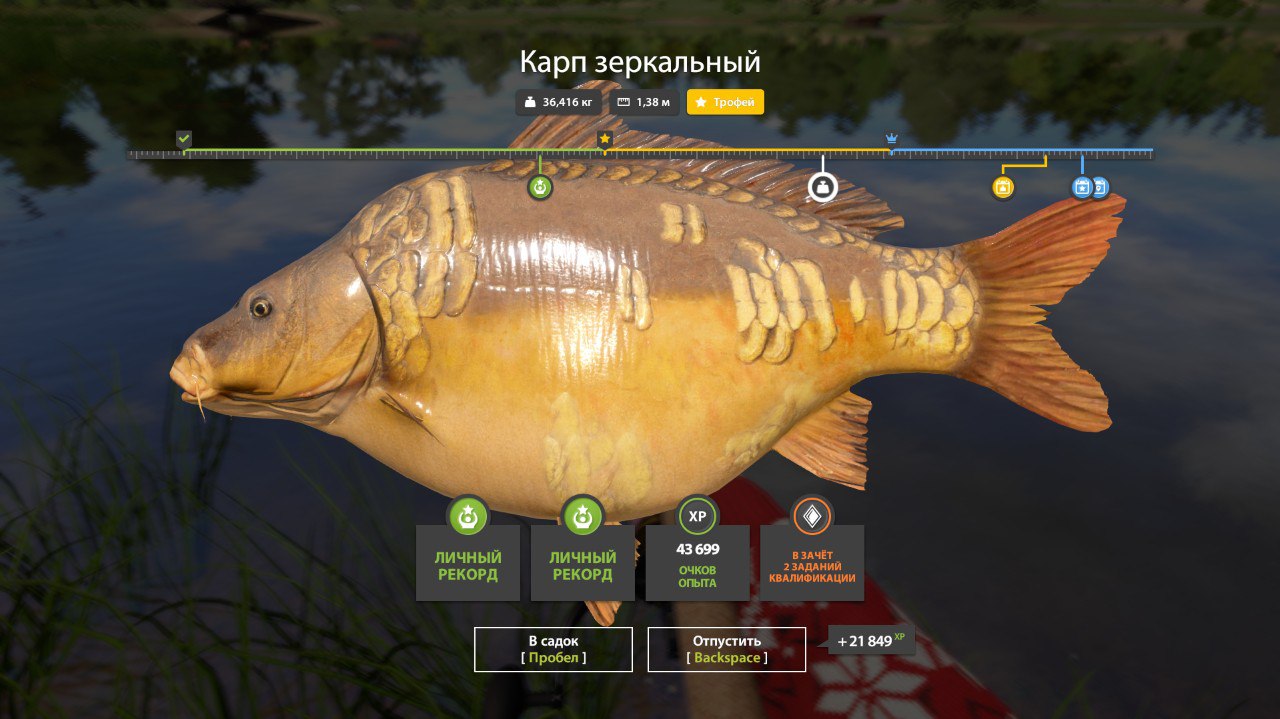Viewport: 1280px width, 719px height.
Task: Click the fish weight 36,416 кг tag
Action: [x=558, y=102]
